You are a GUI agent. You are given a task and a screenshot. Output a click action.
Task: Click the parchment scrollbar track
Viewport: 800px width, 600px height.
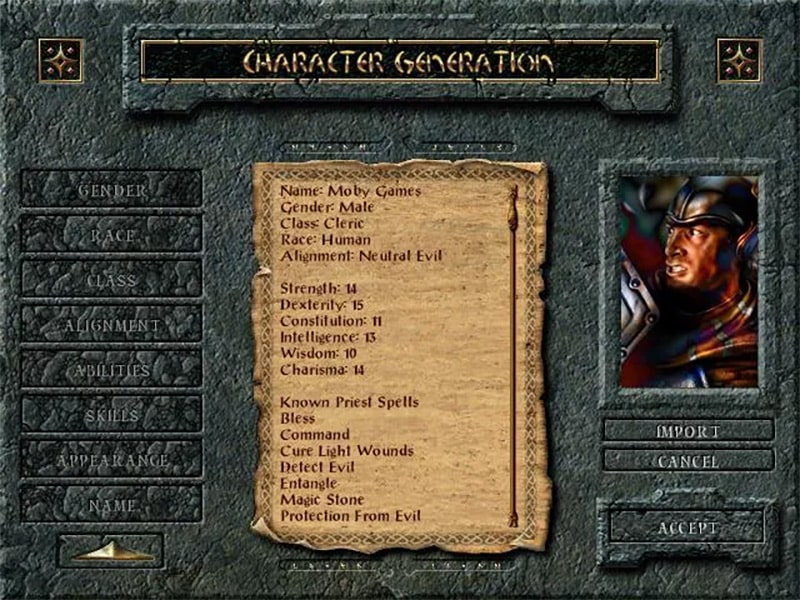pos(514,355)
